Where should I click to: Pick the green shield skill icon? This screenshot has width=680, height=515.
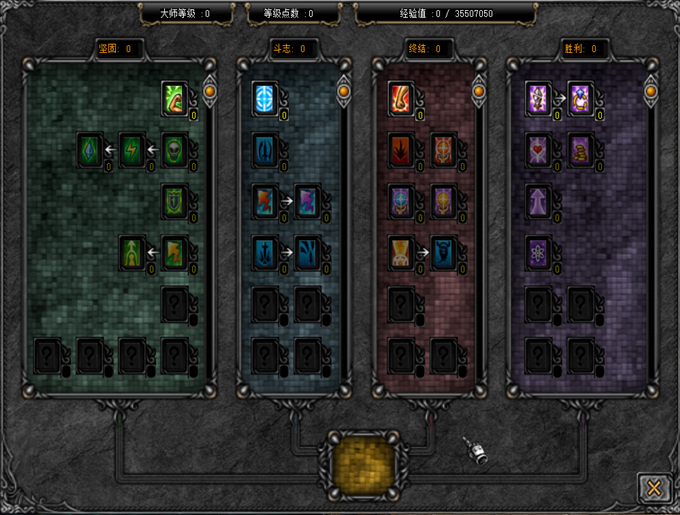(x=175, y=201)
